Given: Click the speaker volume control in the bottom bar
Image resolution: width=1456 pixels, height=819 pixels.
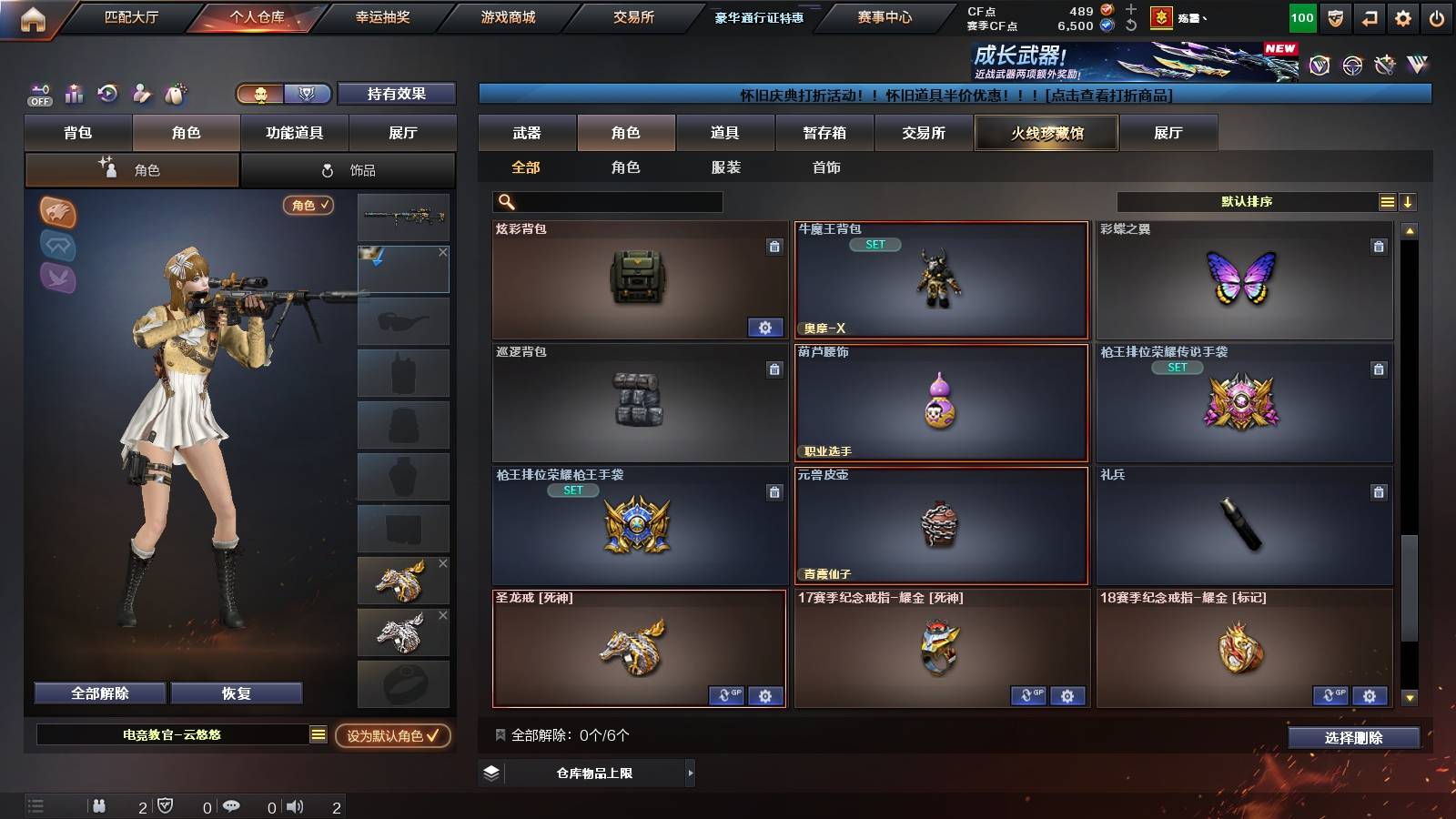Looking at the screenshot, I should coord(296,806).
